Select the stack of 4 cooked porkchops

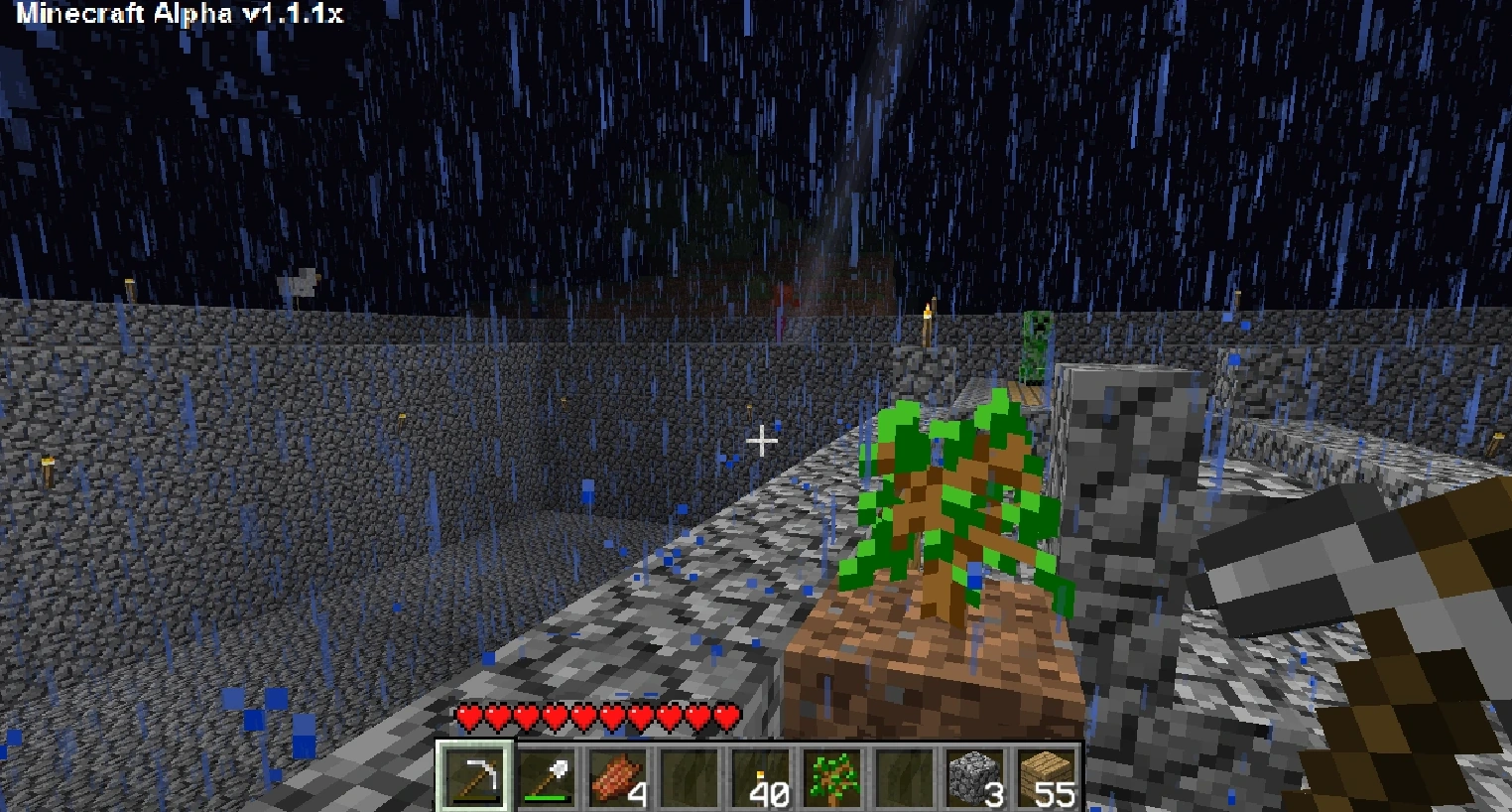(619, 774)
